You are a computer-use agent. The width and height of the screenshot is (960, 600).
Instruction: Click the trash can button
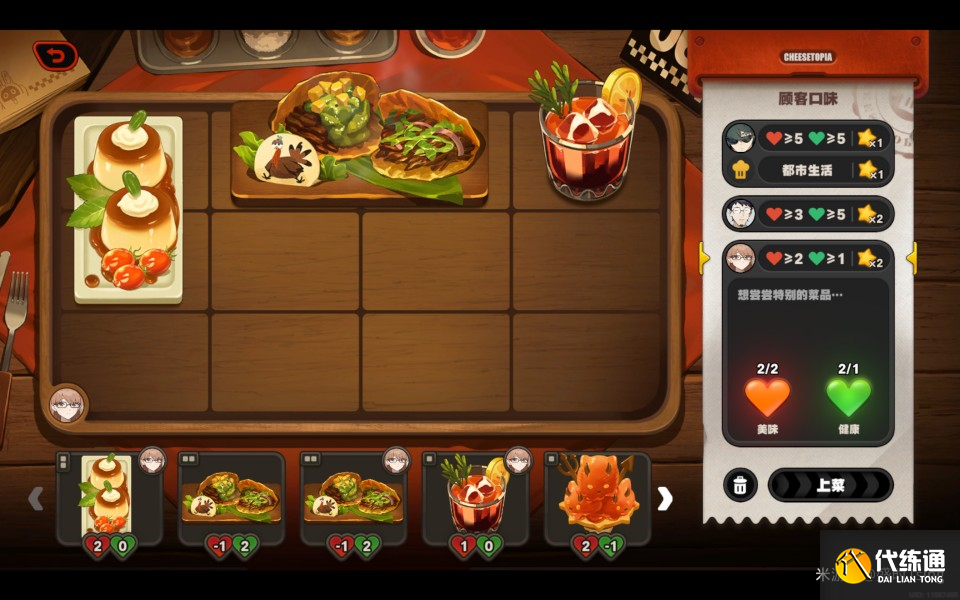[x=739, y=485]
